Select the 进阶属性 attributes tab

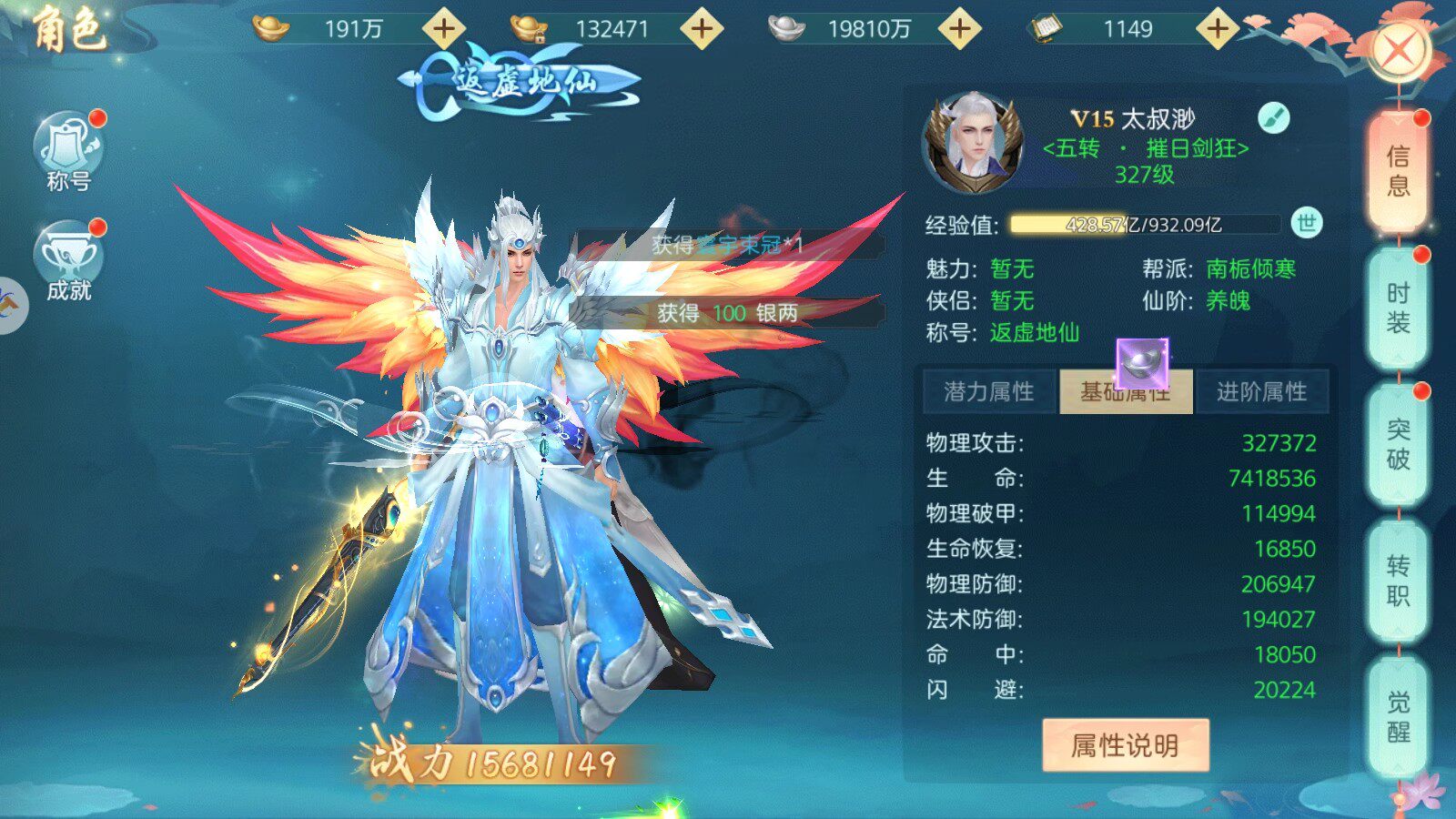pyautogui.click(x=1261, y=392)
